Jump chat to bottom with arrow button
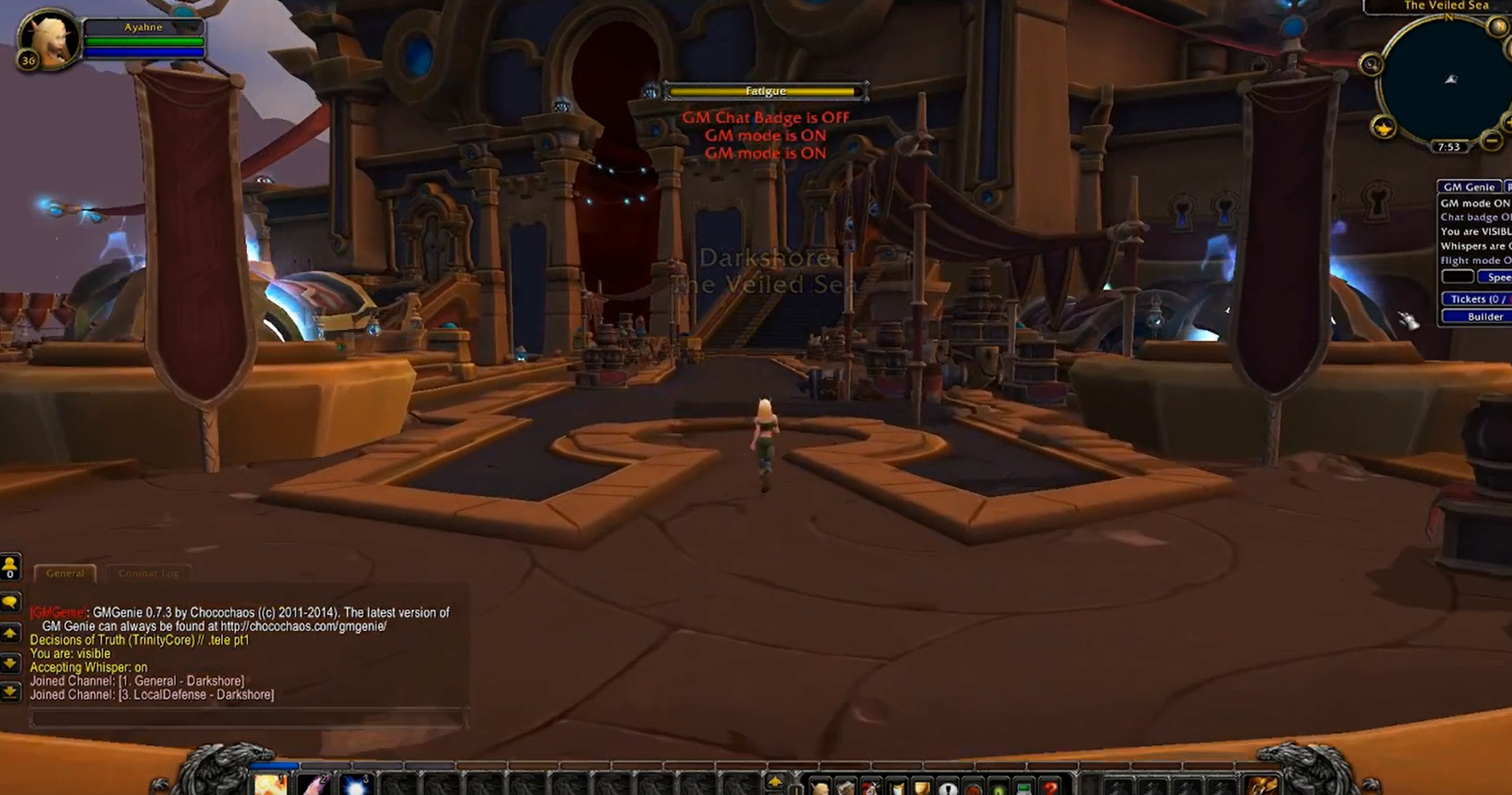The width and height of the screenshot is (1512, 795). tap(10, 691)
